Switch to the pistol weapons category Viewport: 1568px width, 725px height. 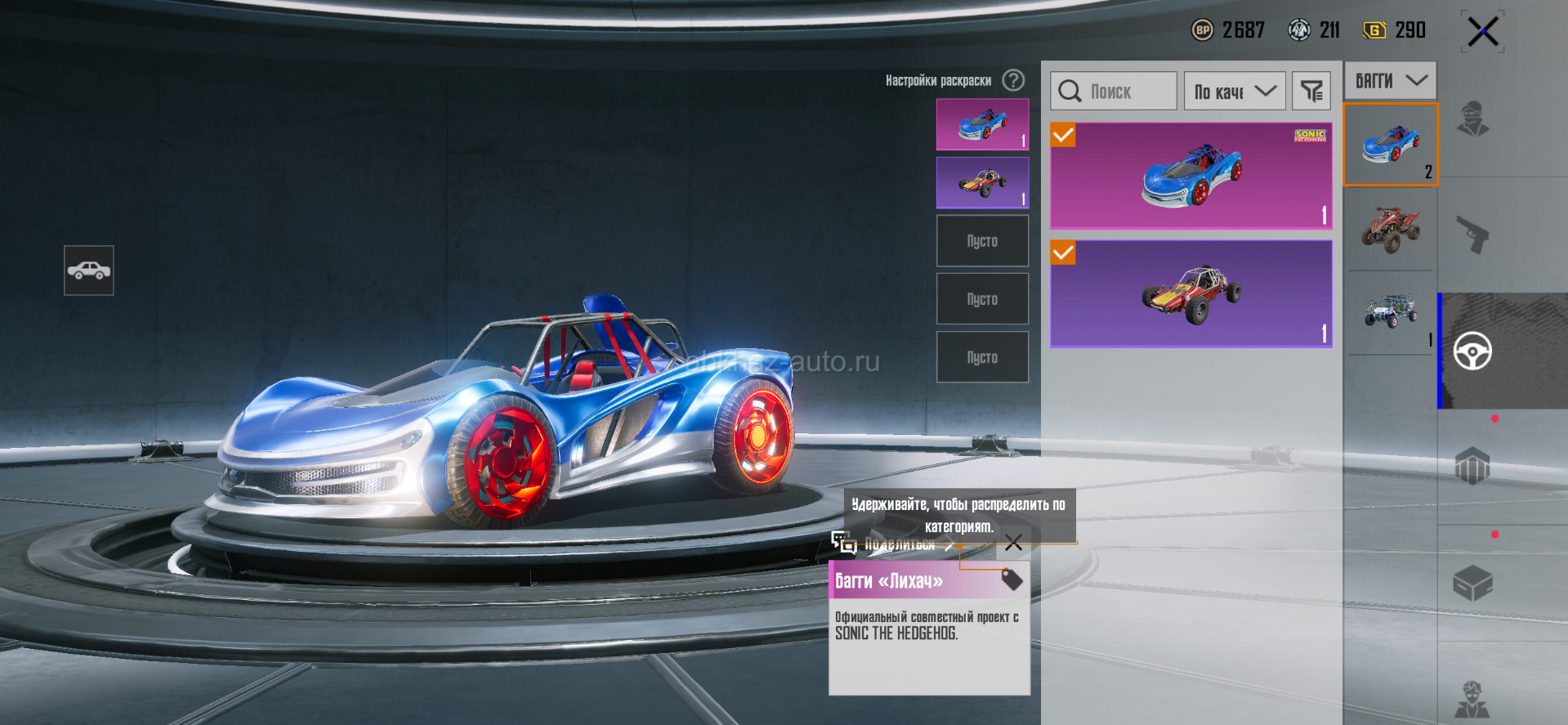tap(1472, 235)
